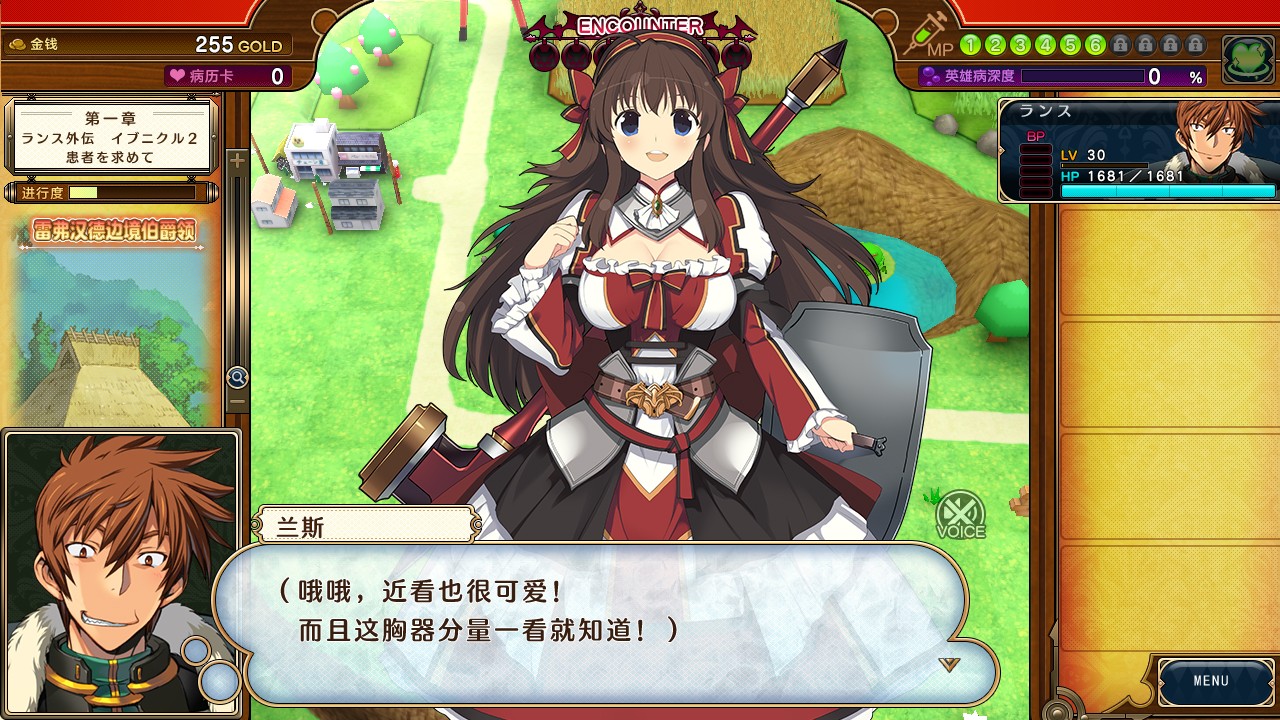Image resolution: width=1280 pixels, height=720 pixels.
Task: Click the magnifier handle on the zoom slider
Action: pyautogui.click(x=237, y=377)
